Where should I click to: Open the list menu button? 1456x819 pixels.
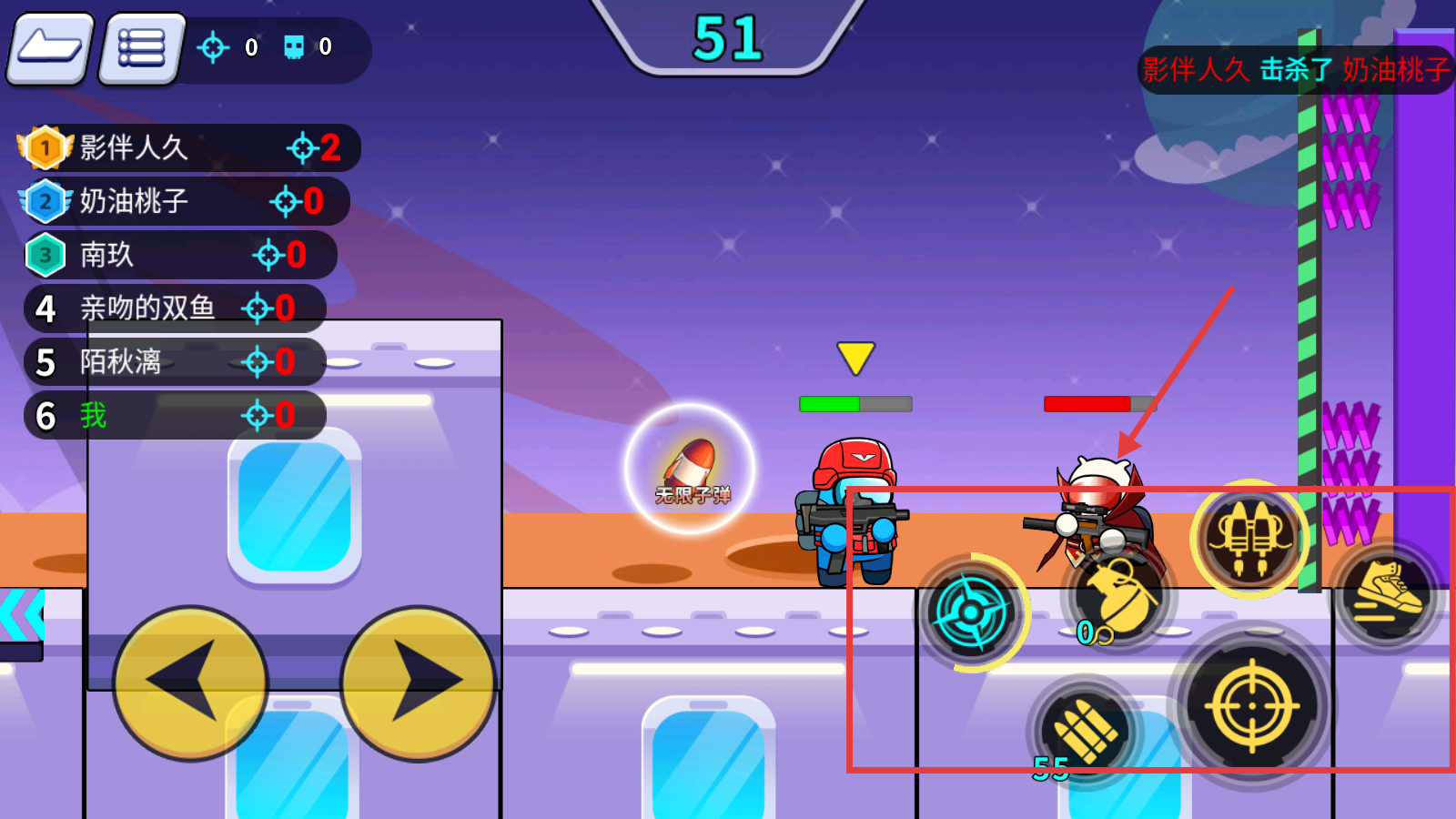point(142,48)
